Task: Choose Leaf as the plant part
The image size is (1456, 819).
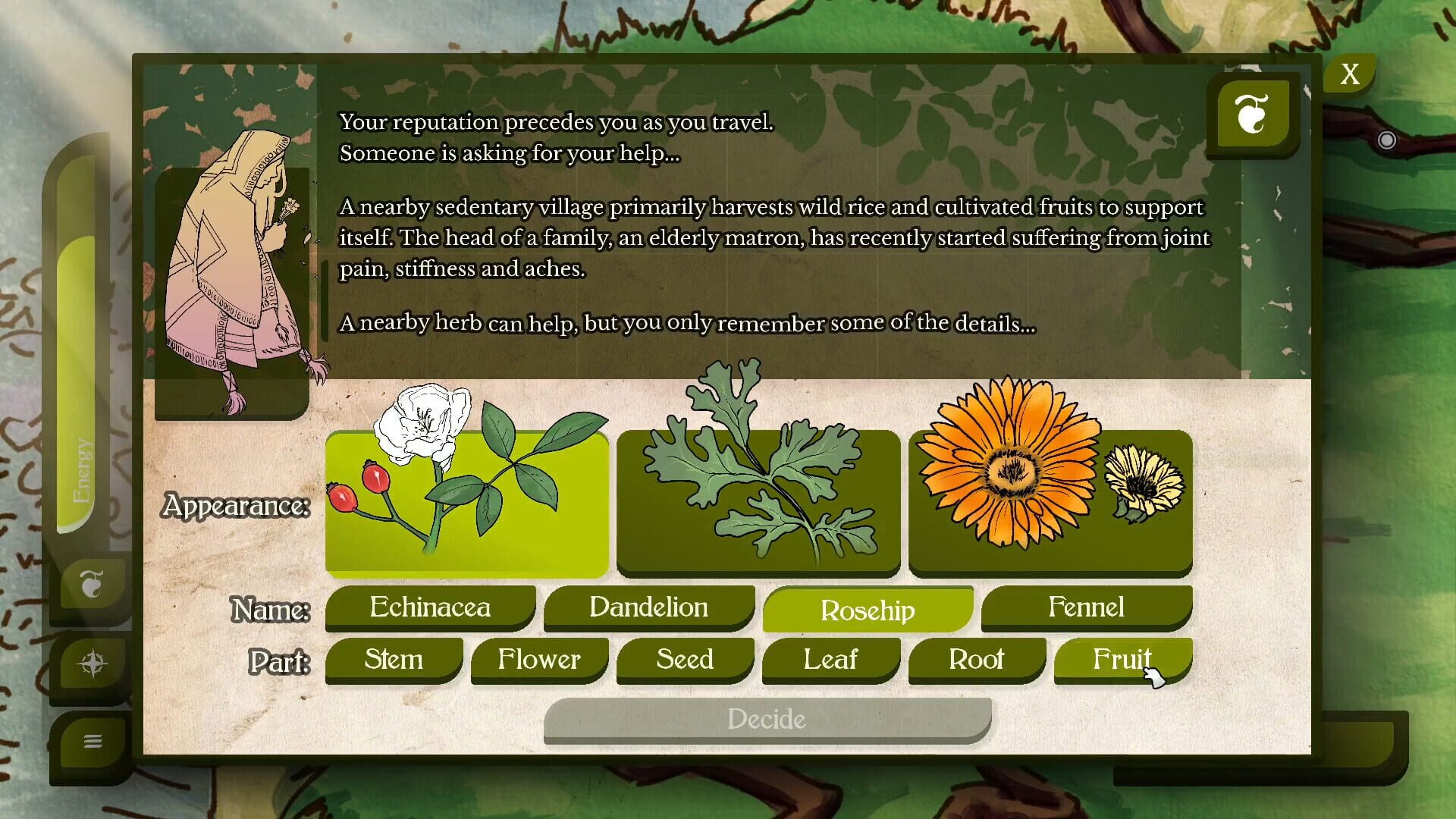Action: tap(830, 660)
